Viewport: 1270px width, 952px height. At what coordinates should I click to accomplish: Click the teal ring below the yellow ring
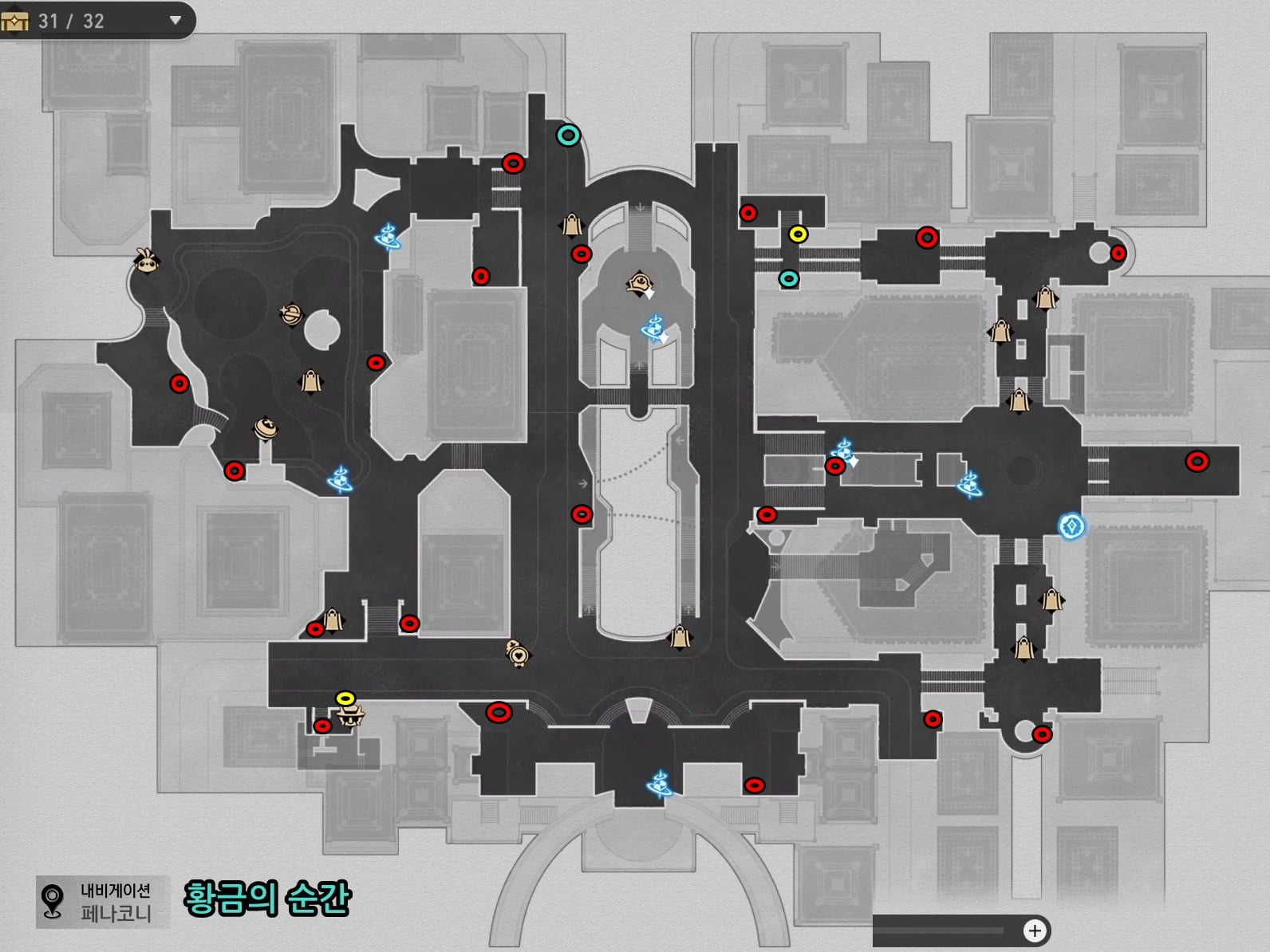(789, 278)
